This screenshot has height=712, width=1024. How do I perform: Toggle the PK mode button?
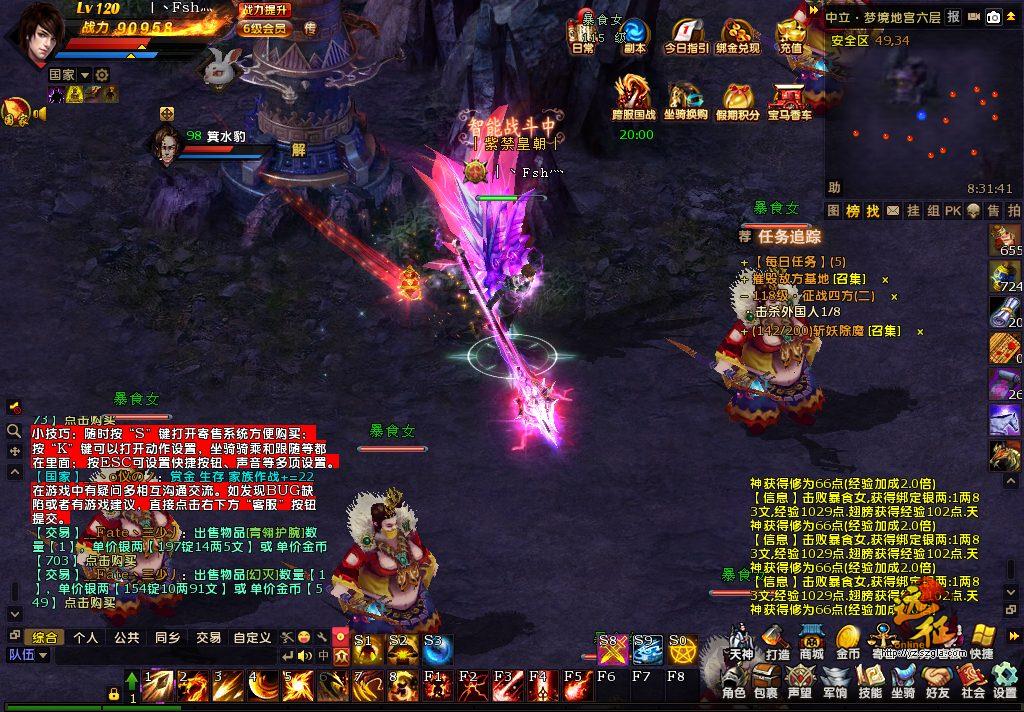tap(953, 211)
